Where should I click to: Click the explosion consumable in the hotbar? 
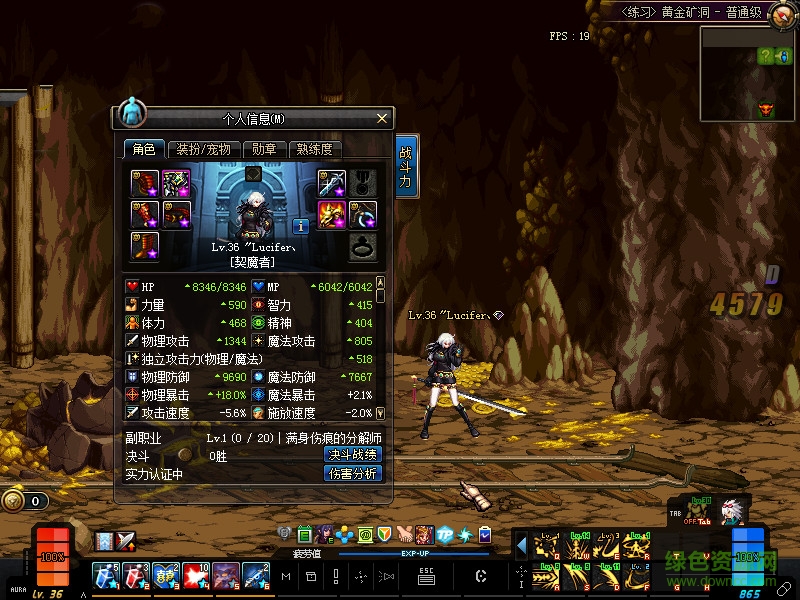click(194, 575)
